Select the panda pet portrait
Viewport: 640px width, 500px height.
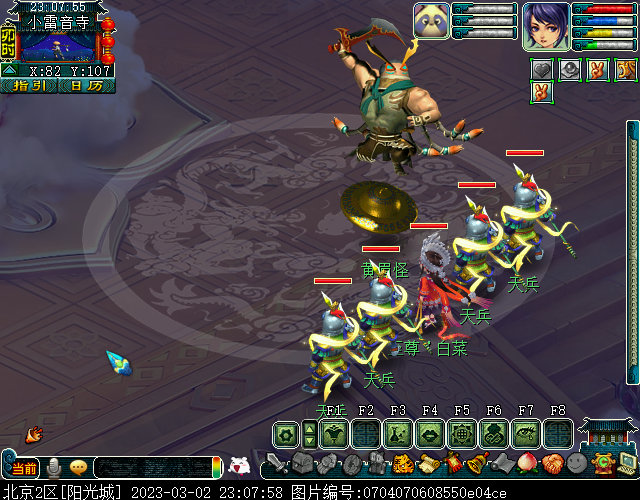tap(430, 20)
